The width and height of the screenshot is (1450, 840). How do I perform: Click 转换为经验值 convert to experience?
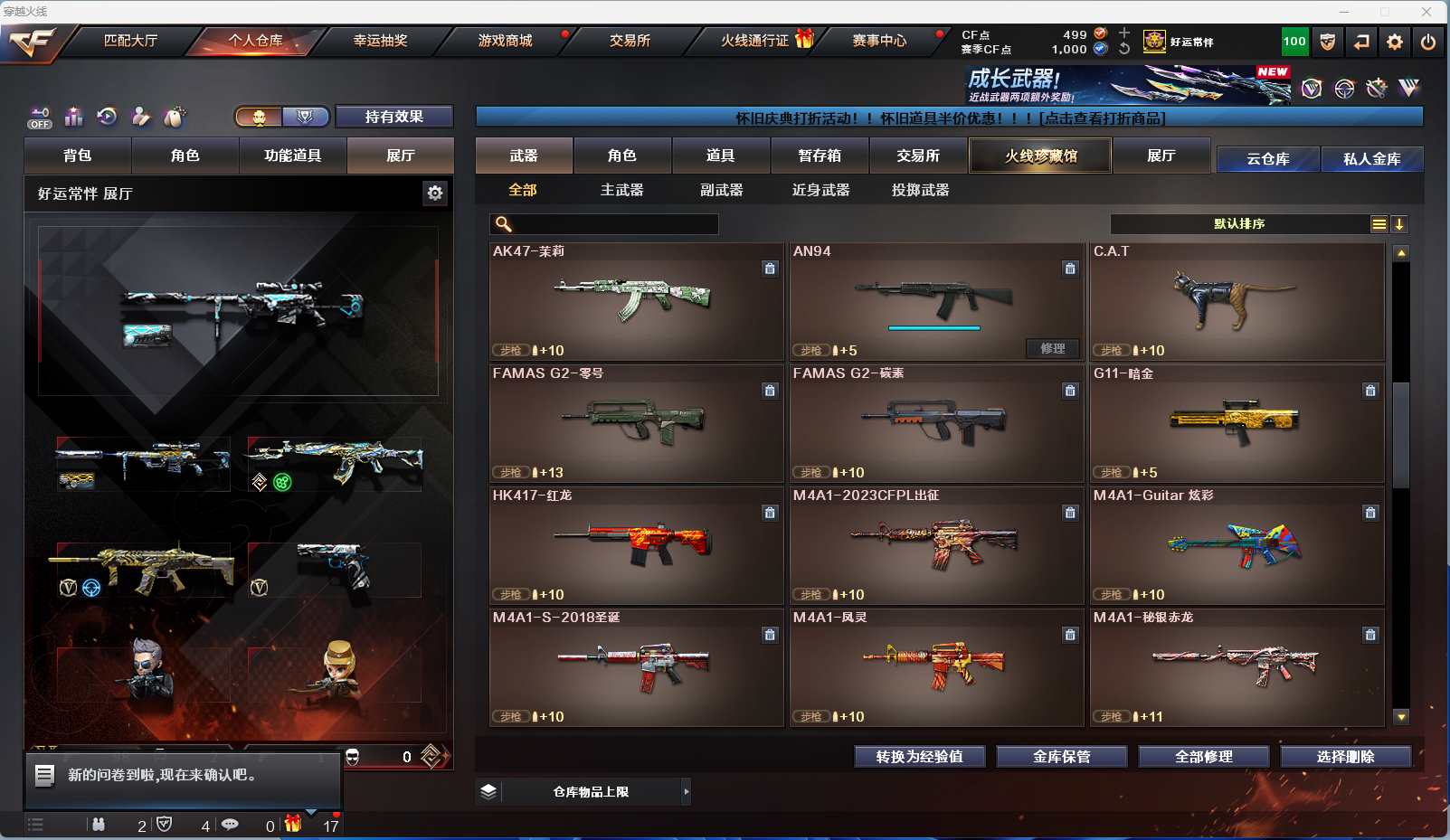(x=919, y=757)
